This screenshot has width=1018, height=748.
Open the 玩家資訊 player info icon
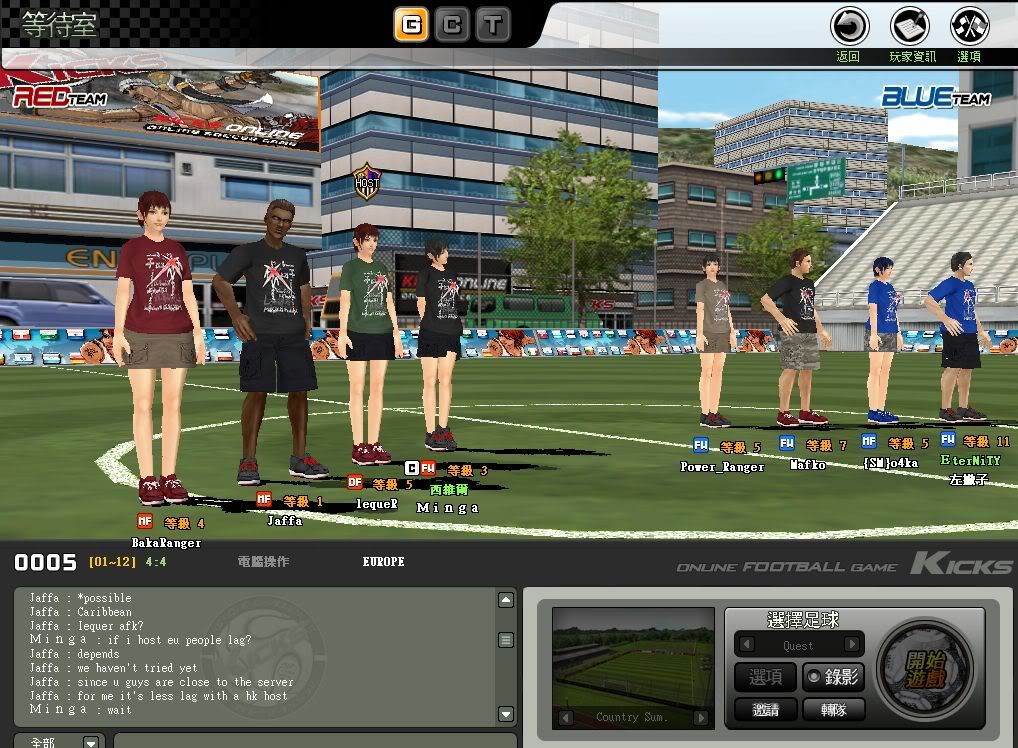[x=911, y=25]
